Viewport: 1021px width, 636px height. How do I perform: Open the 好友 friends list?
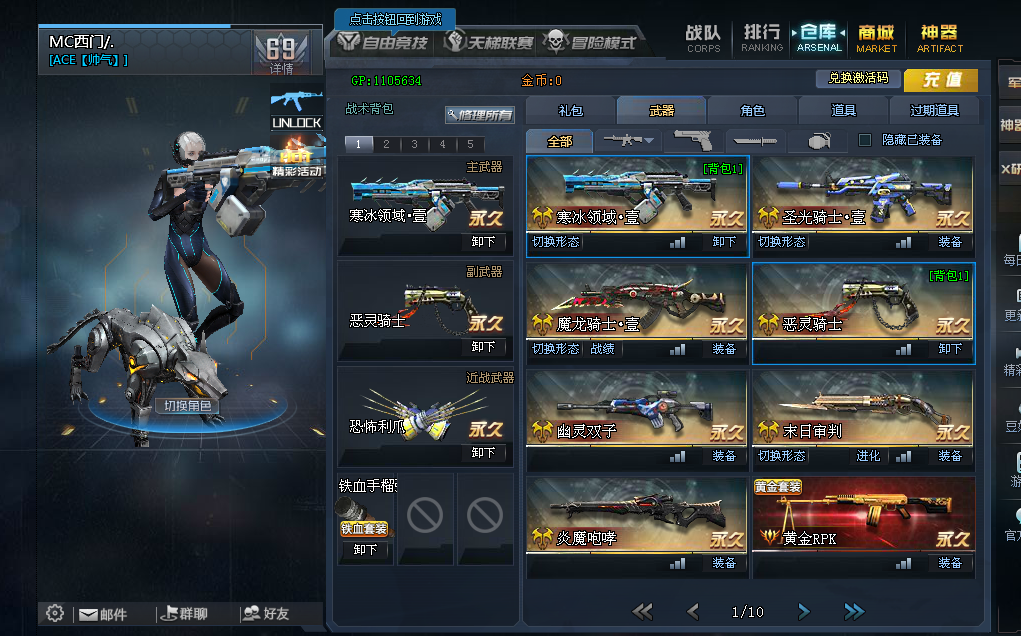[267, 614]
